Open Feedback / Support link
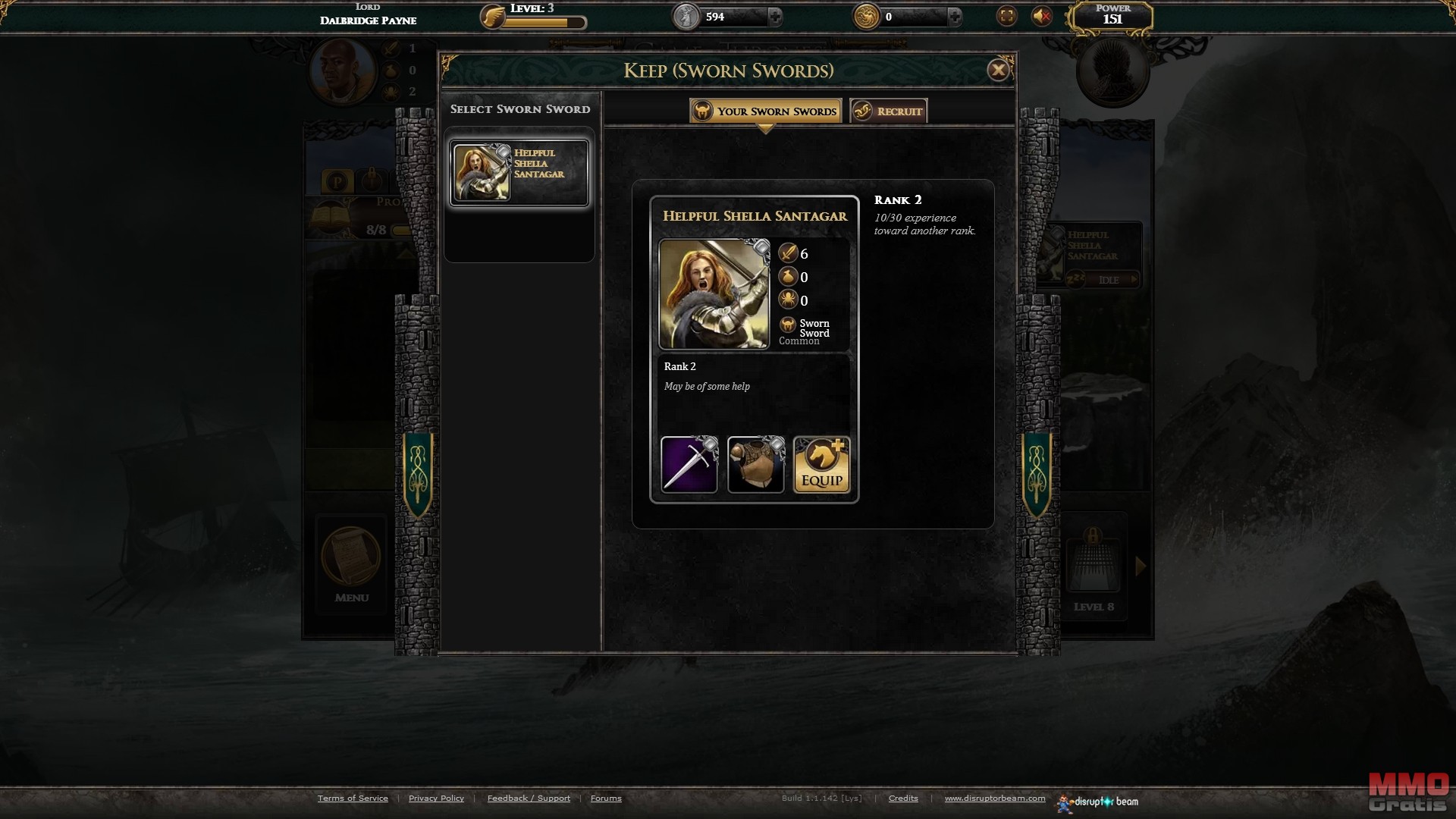Screen dimensions: 1456x819 [529, 798]
